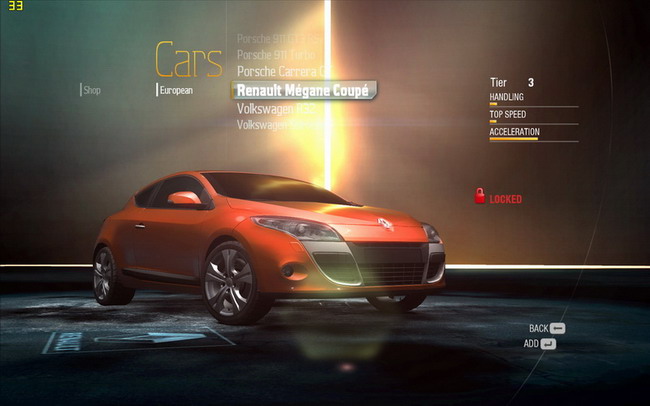Open the European cars category
The height and width of the screenshot is (406, 650).
click(176, 90)
